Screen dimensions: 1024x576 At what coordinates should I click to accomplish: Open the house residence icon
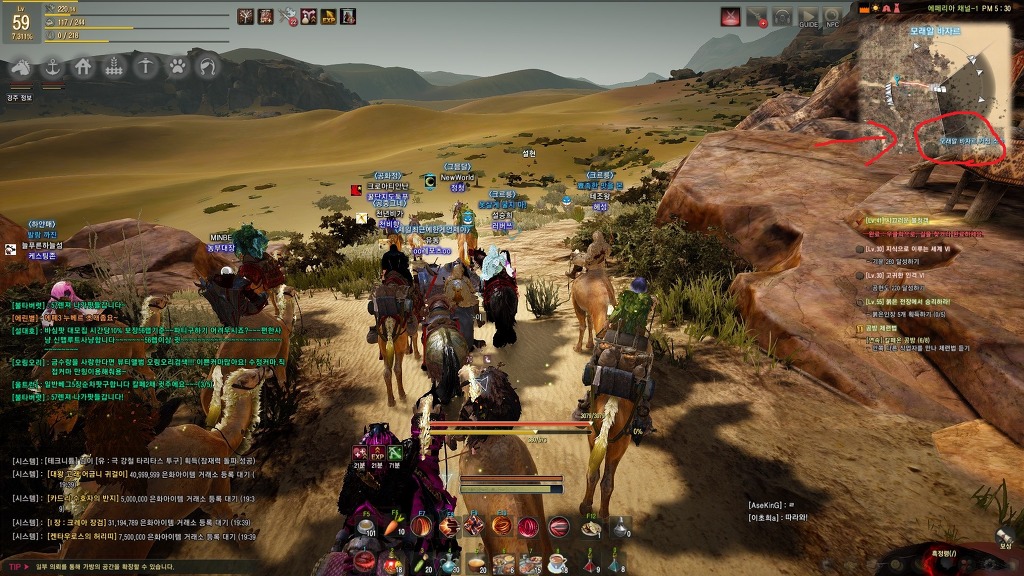tap(83, 68)
